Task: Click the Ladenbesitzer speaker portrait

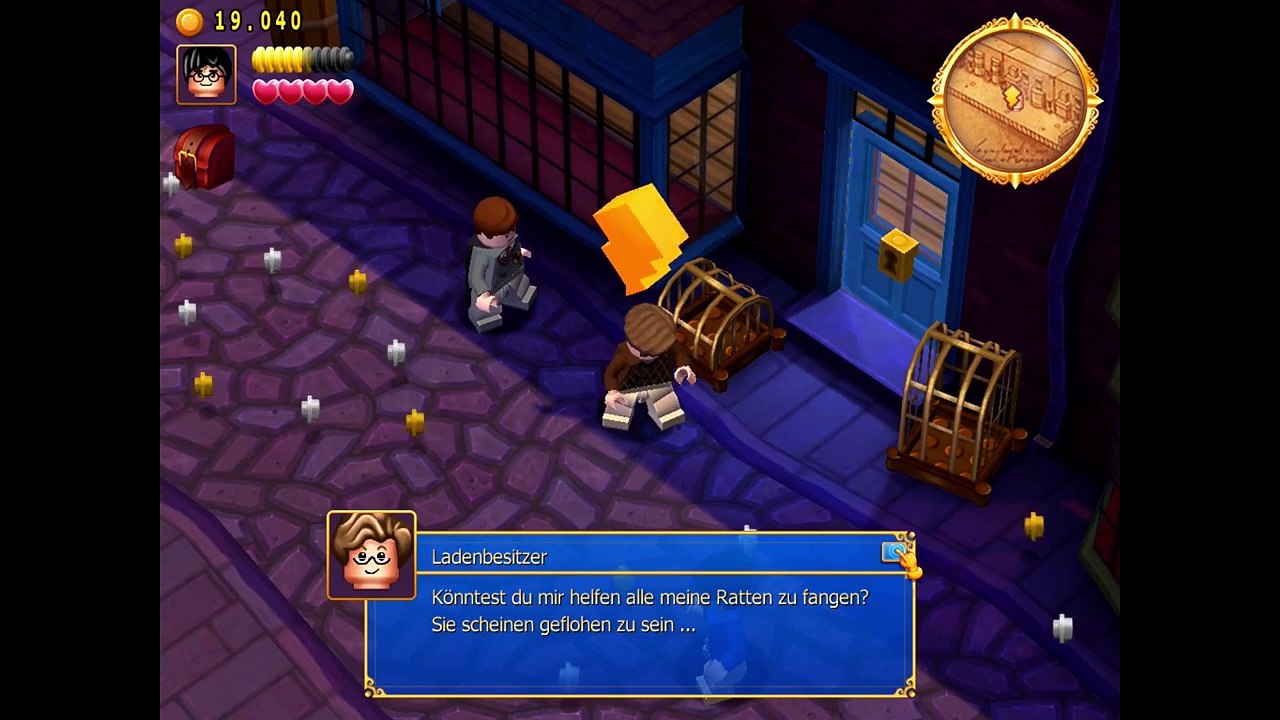Action: (371, 555)
